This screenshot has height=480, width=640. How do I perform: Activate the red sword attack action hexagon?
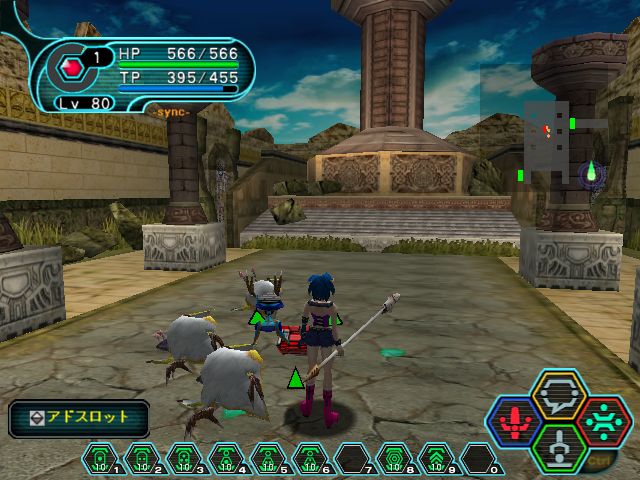[514, 422]
